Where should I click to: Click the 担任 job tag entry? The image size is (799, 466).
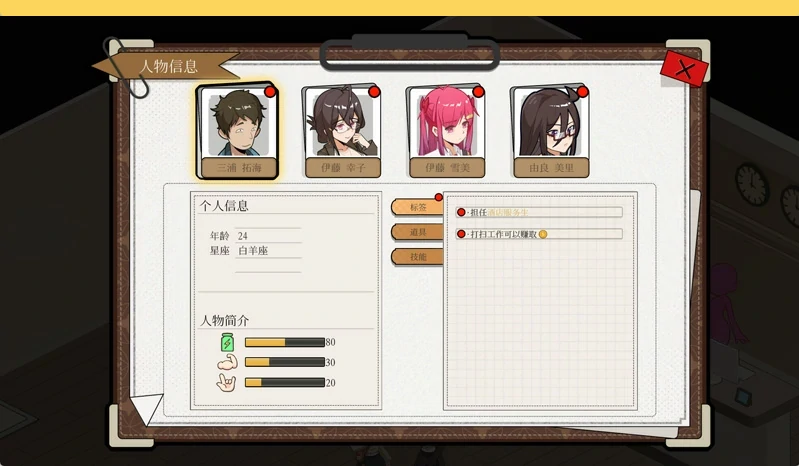point(540,212)
